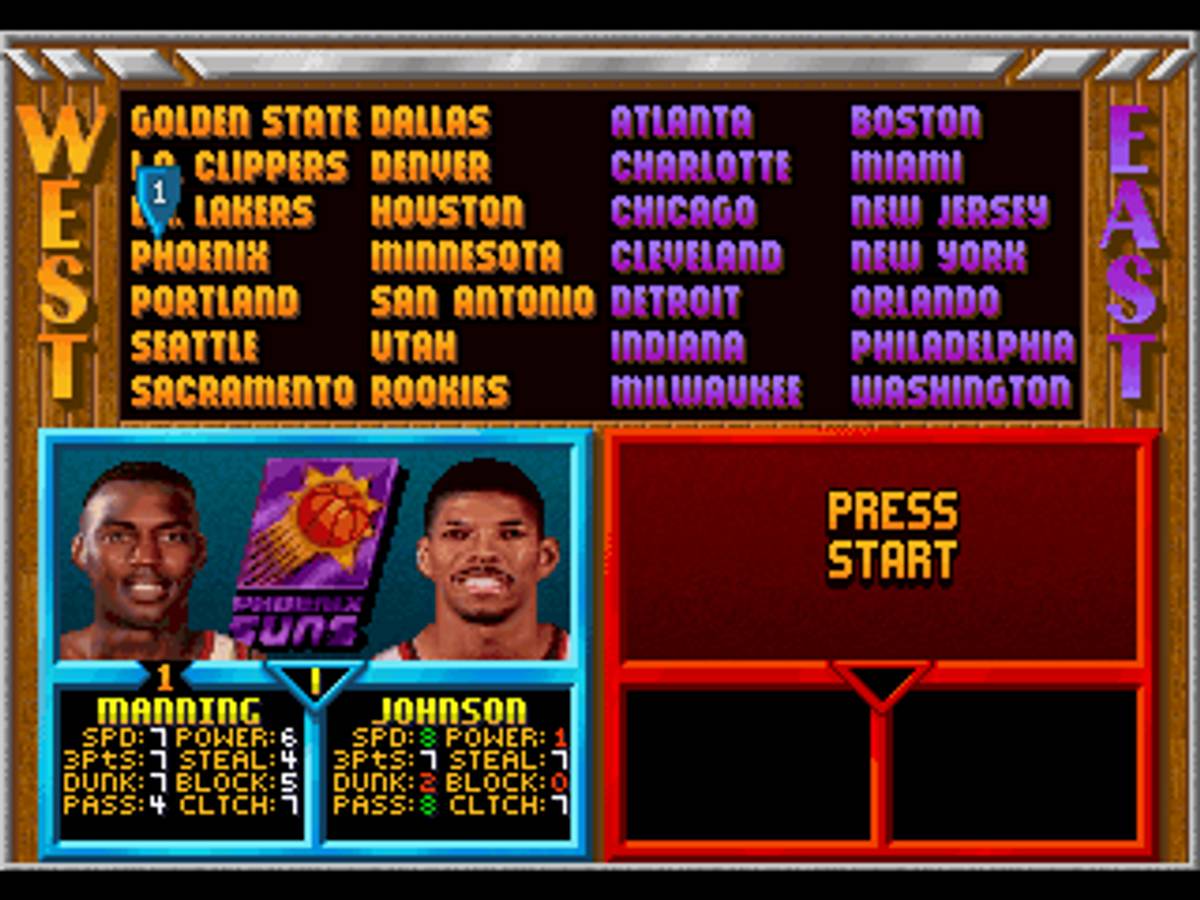Select Milwaukee team
The height and width of the screenshot is (900, 1200).
pos(706,391)
